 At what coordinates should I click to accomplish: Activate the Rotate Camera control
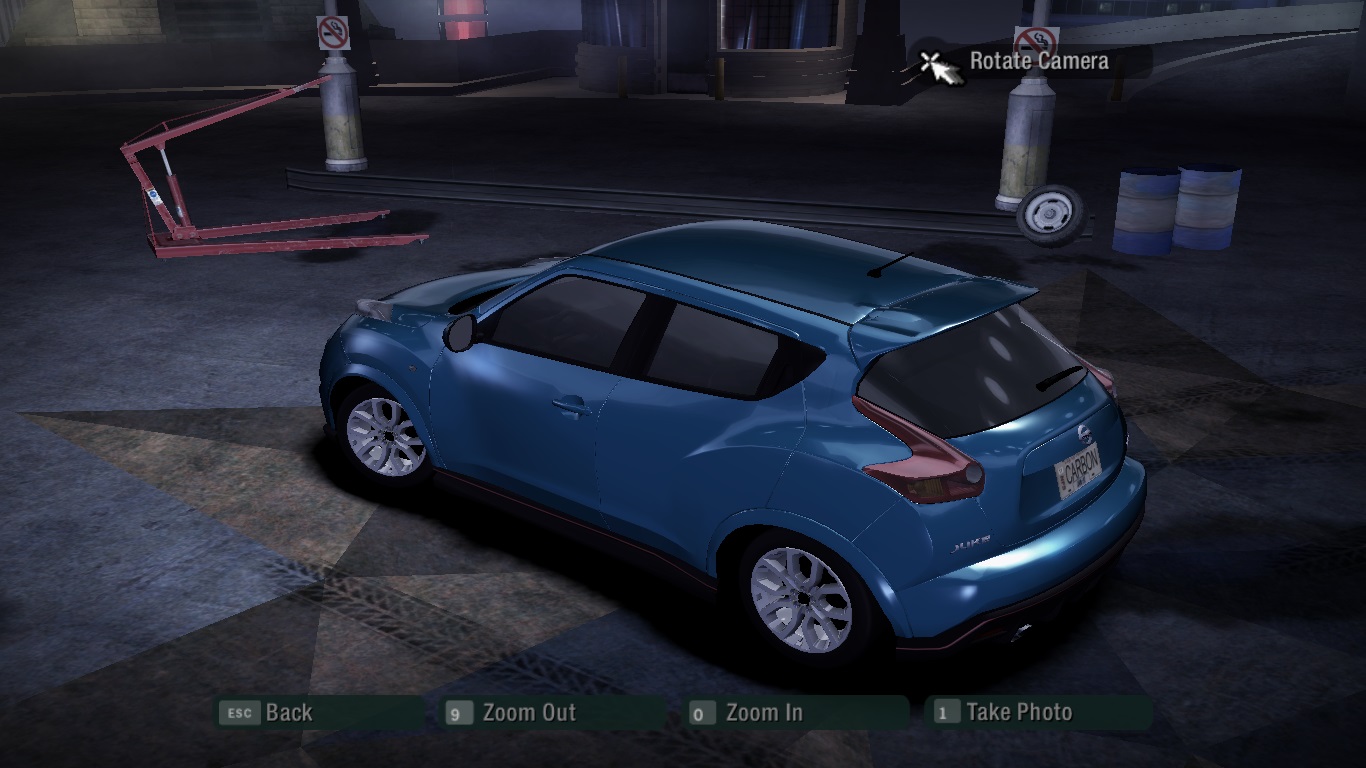point(1037,61)
